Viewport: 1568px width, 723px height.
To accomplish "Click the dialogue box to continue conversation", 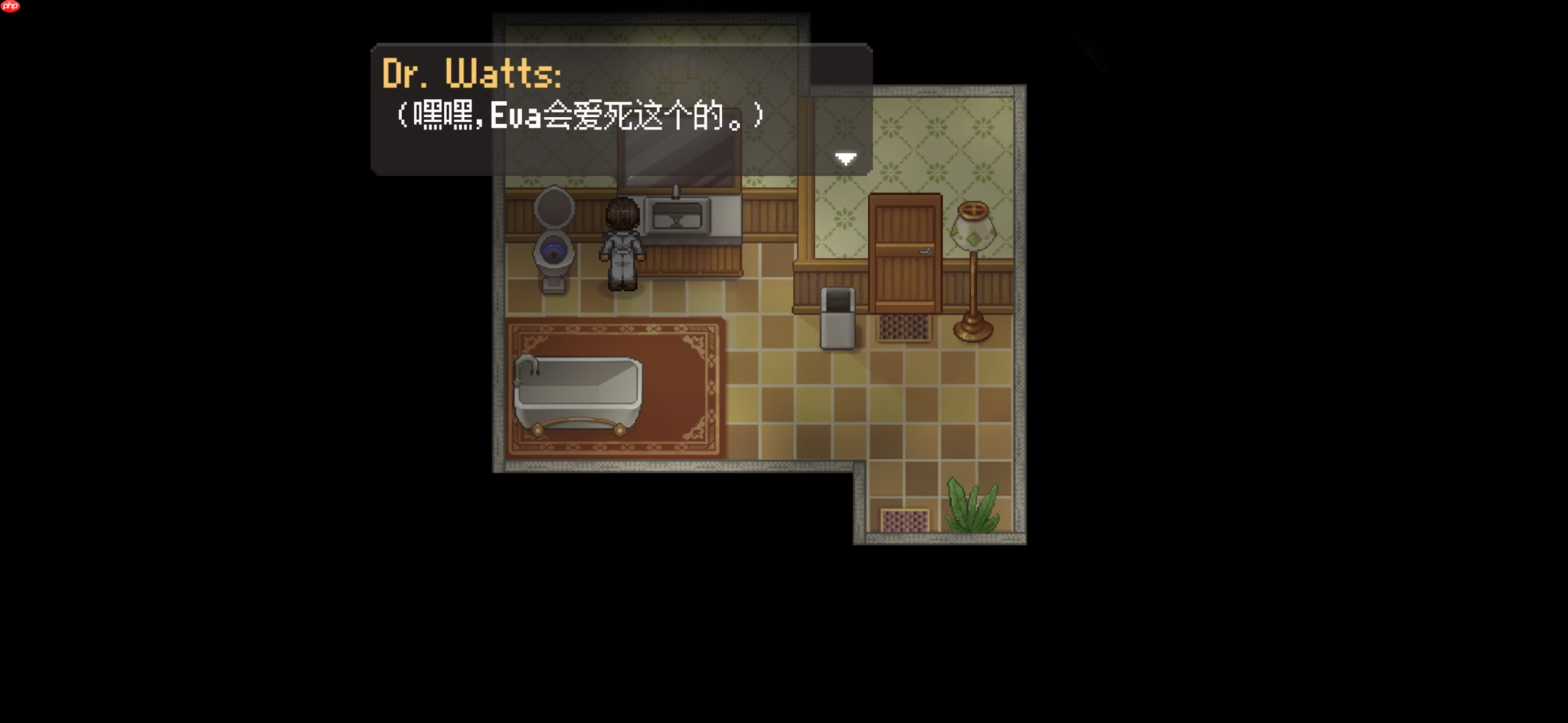I will tap(623, 110).
